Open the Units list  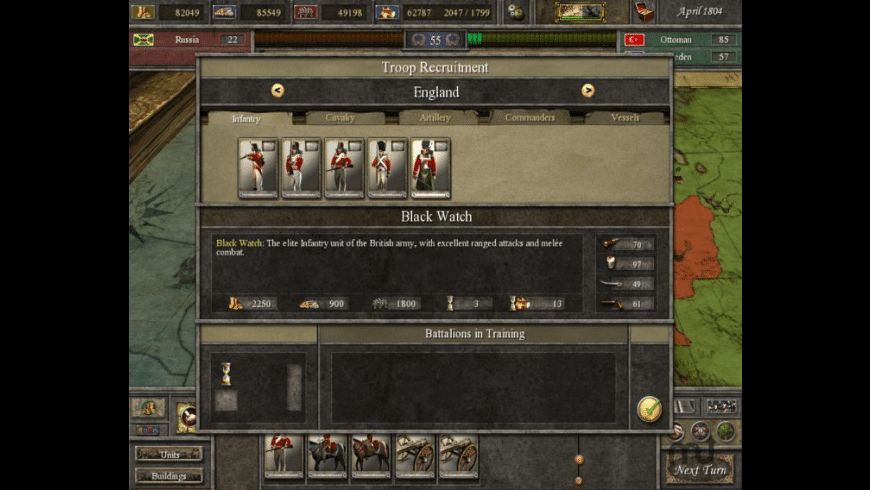tap(168, 453)
